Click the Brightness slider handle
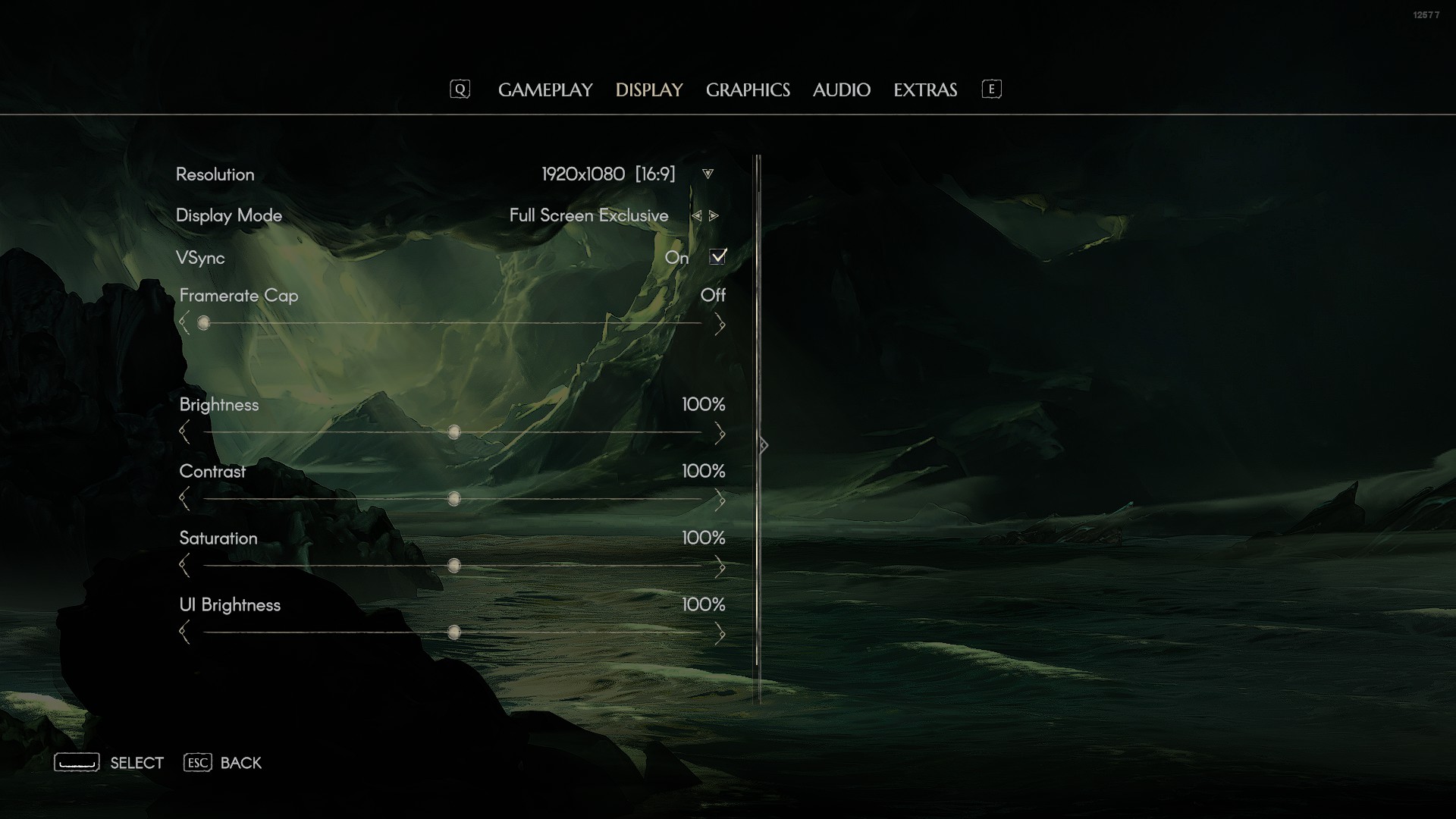The image size is (1456, 819). point(454,432)
